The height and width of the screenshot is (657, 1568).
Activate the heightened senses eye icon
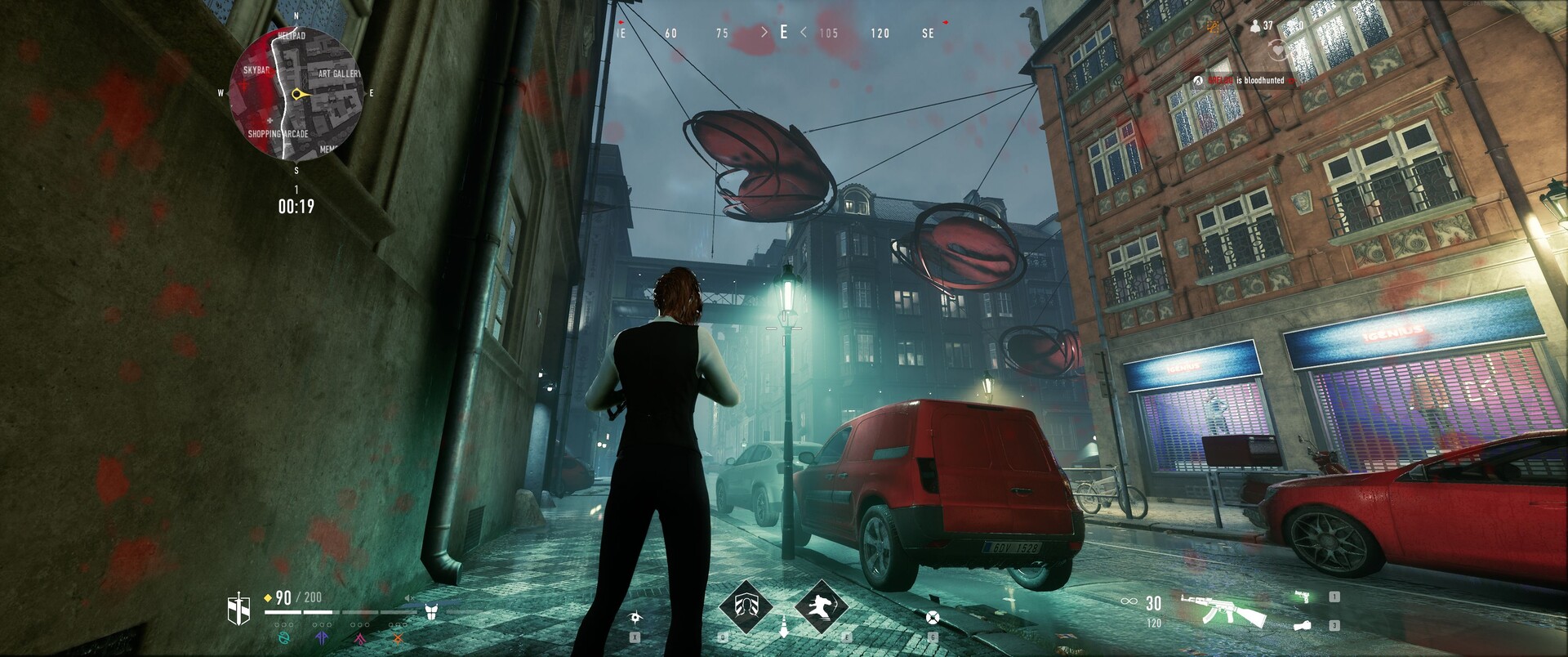[x=635, y=617]
